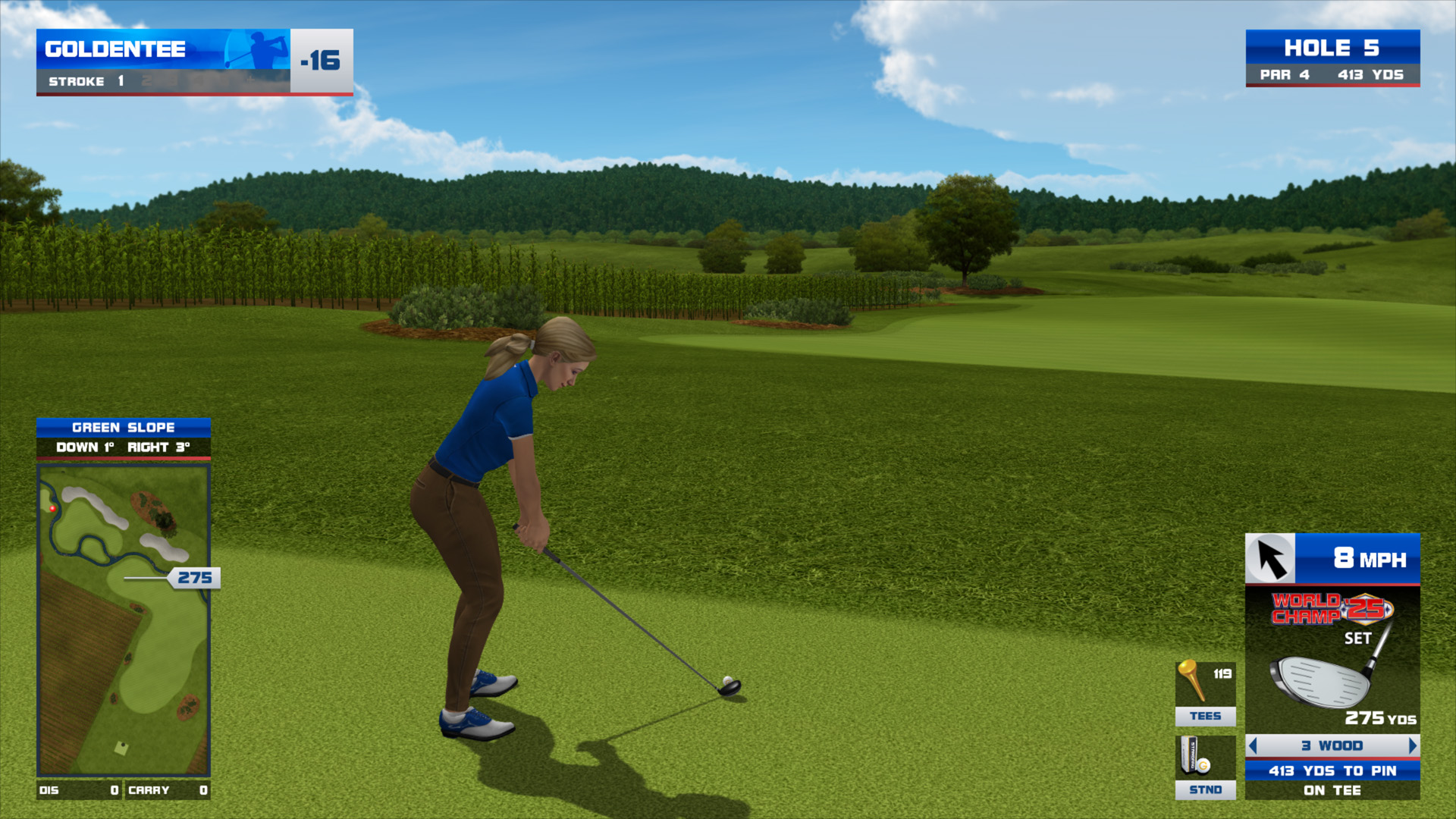Click the 275 yard marker on the minimap
Image resolution: width=1456 pixels, height=819 pixels.
click(x=194, y=578)
